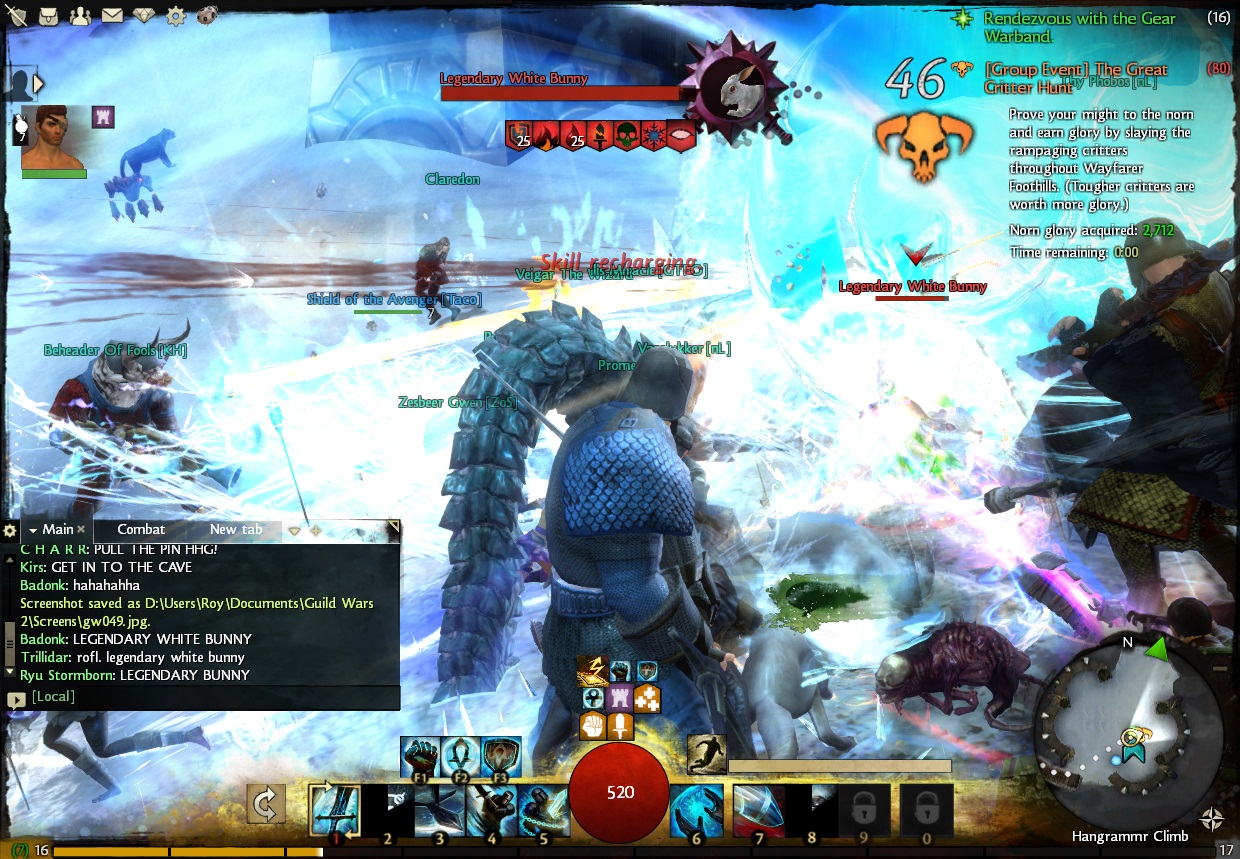
Task: Select the New tab chat tab
Action: point(236,529)
